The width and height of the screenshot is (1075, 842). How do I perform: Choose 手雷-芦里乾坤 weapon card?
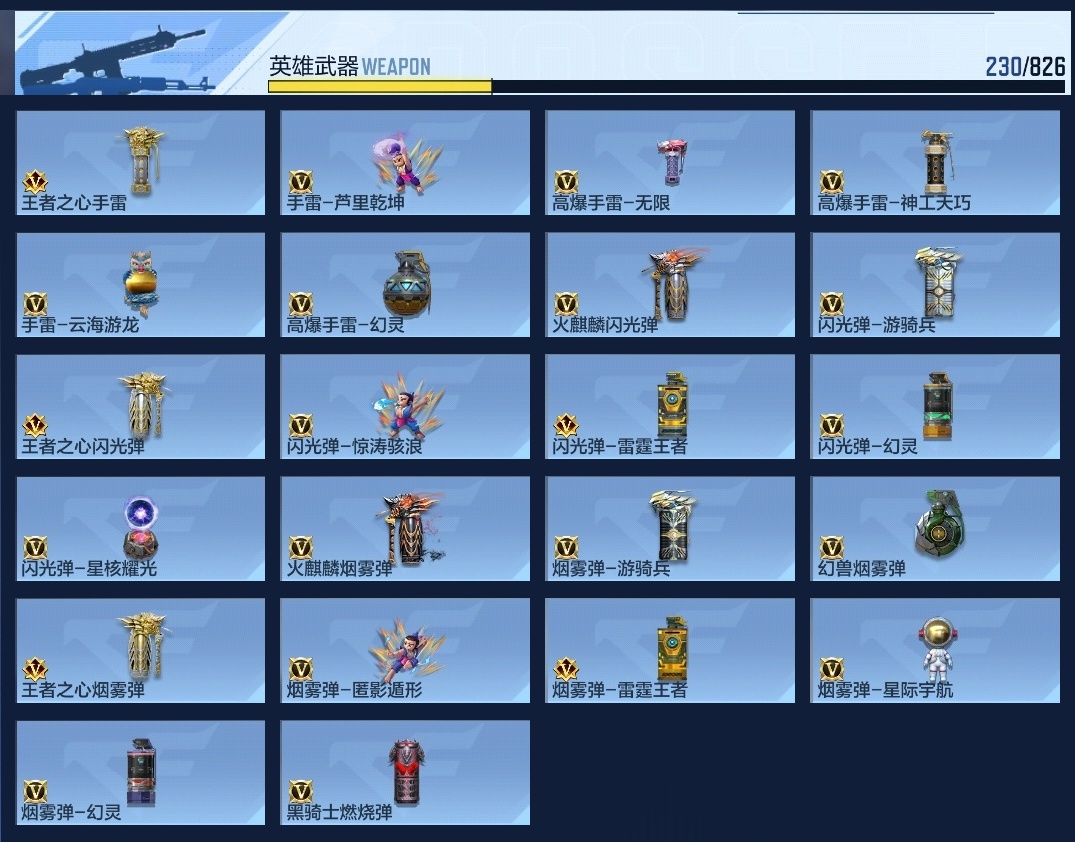tap(405, 162)
